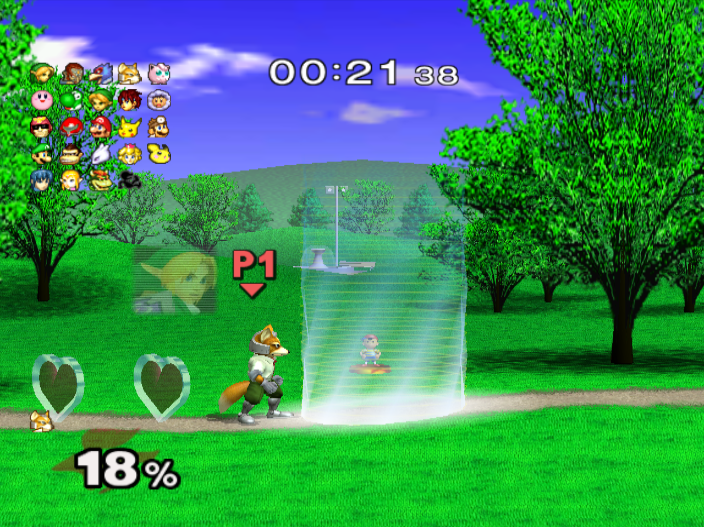Click Bowser's icon in the roster
Screen dimensions: 704x527
tap(100, 180)
